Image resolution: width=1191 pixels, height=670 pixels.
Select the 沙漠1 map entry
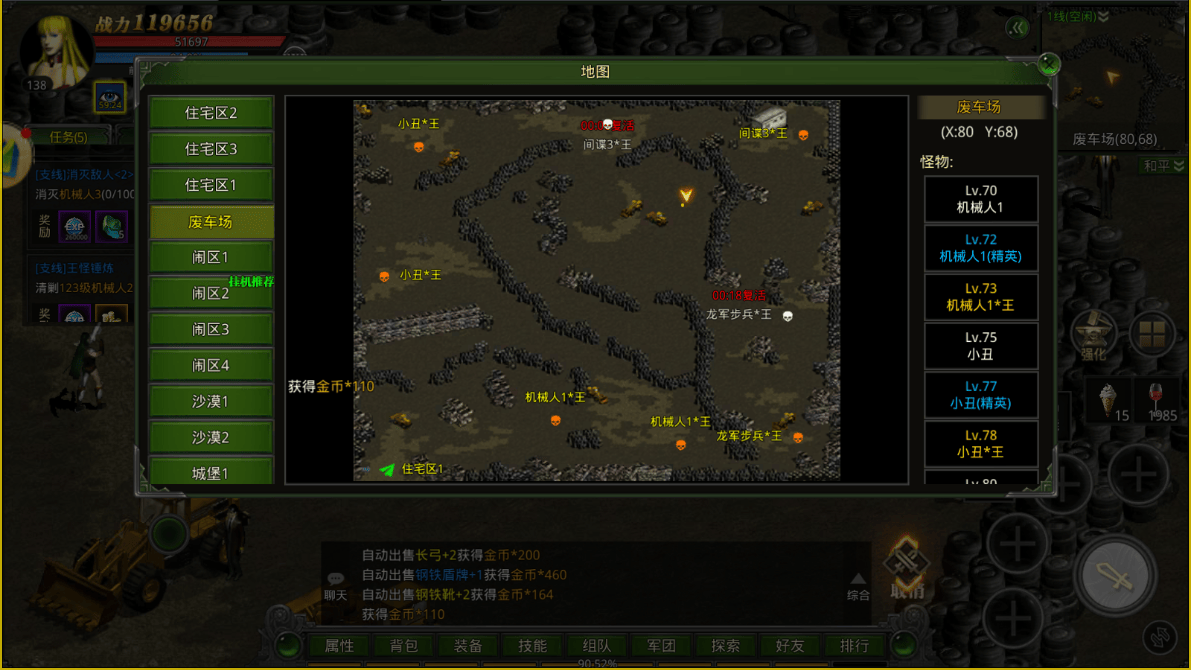(211, 401)
